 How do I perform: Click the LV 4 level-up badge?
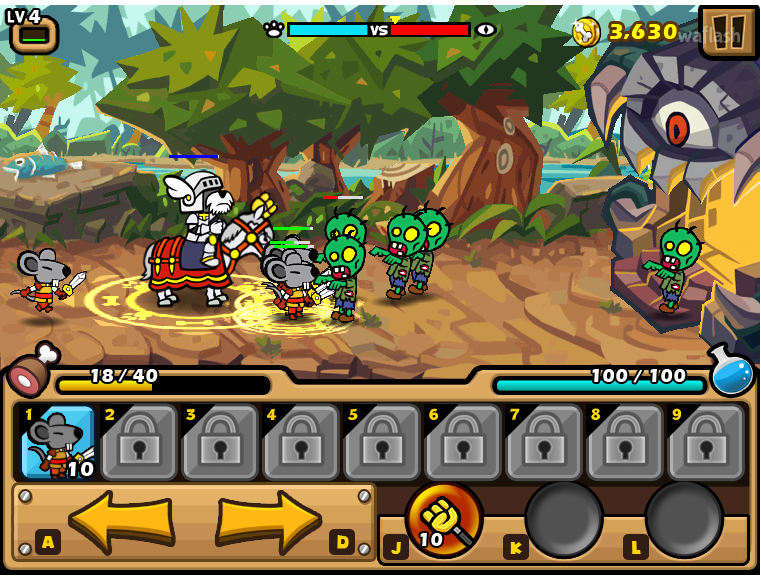coord(33,31)
